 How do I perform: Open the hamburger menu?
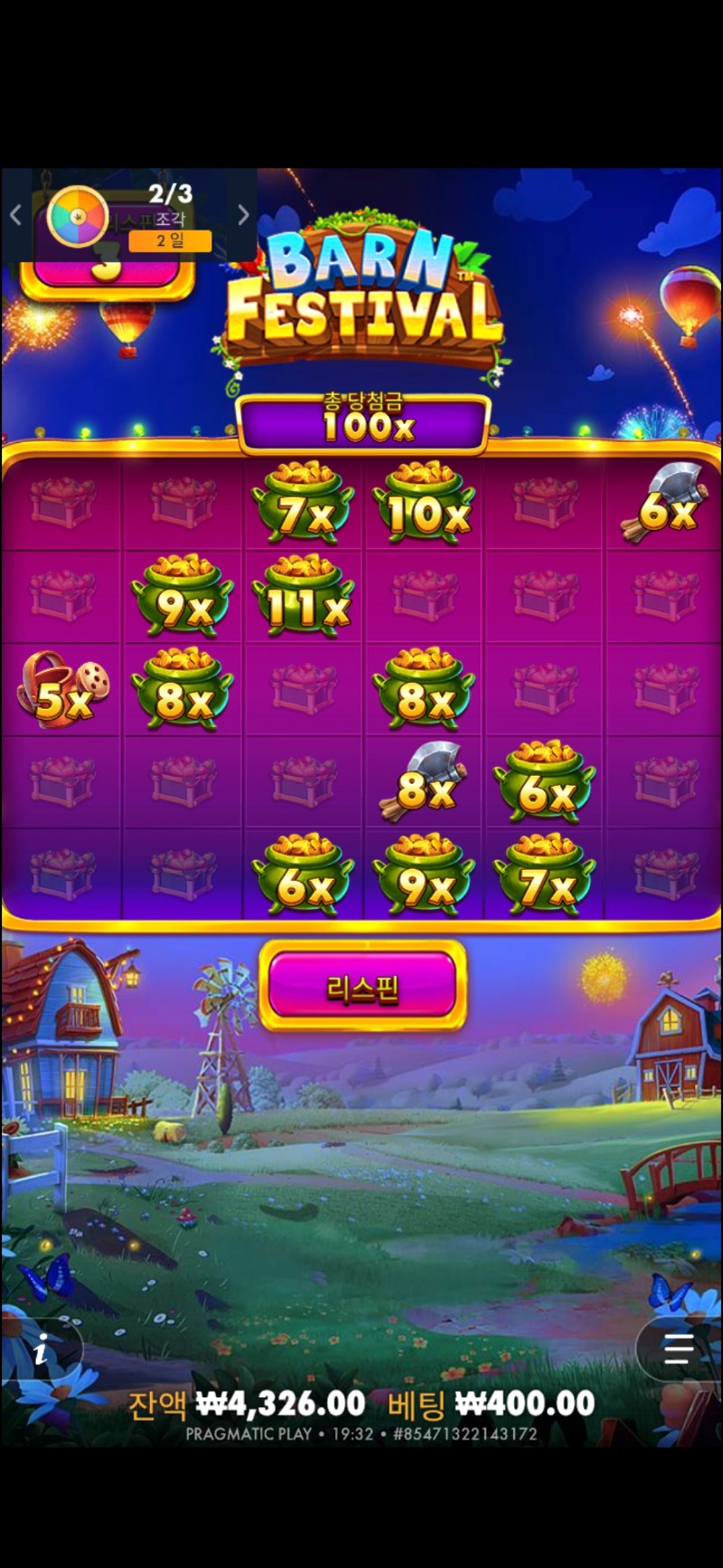point(679,1349)
